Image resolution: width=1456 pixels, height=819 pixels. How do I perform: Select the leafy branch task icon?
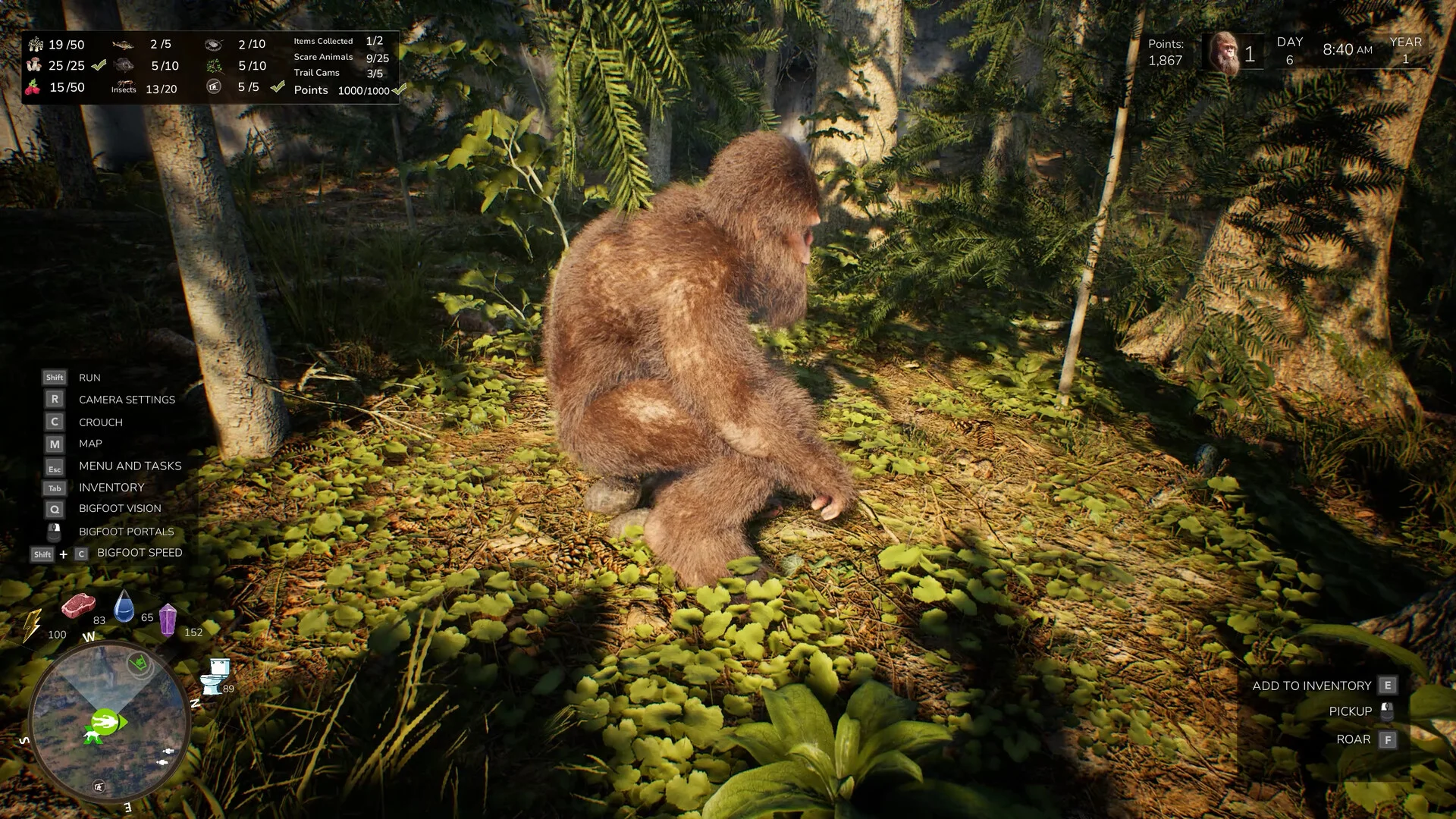click(x=214, y=66)
